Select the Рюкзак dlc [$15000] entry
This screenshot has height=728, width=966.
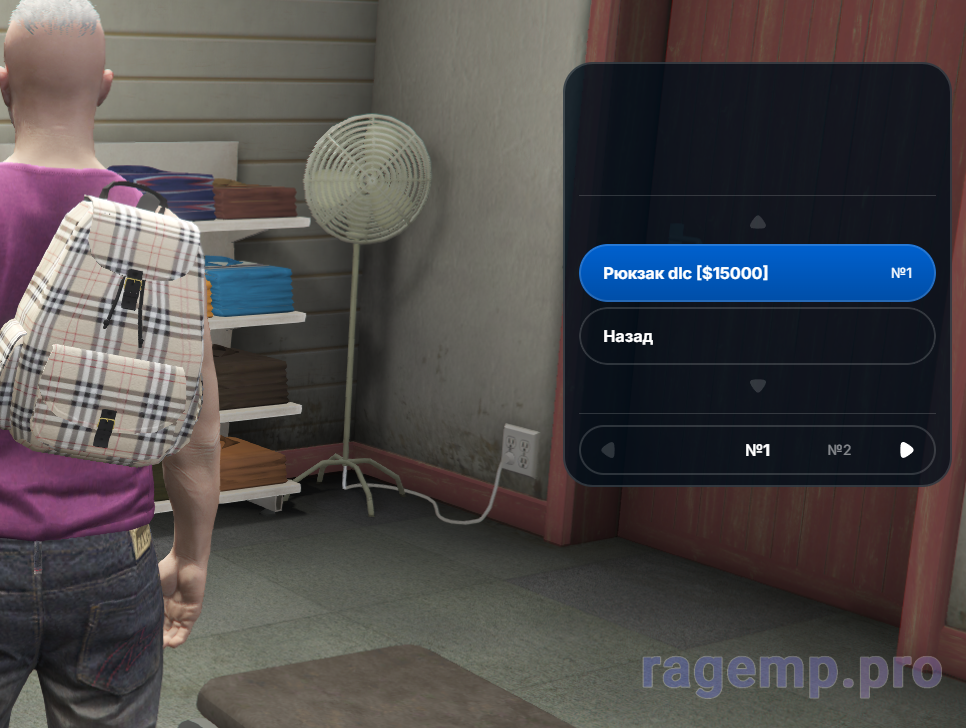tap(757, 273)
